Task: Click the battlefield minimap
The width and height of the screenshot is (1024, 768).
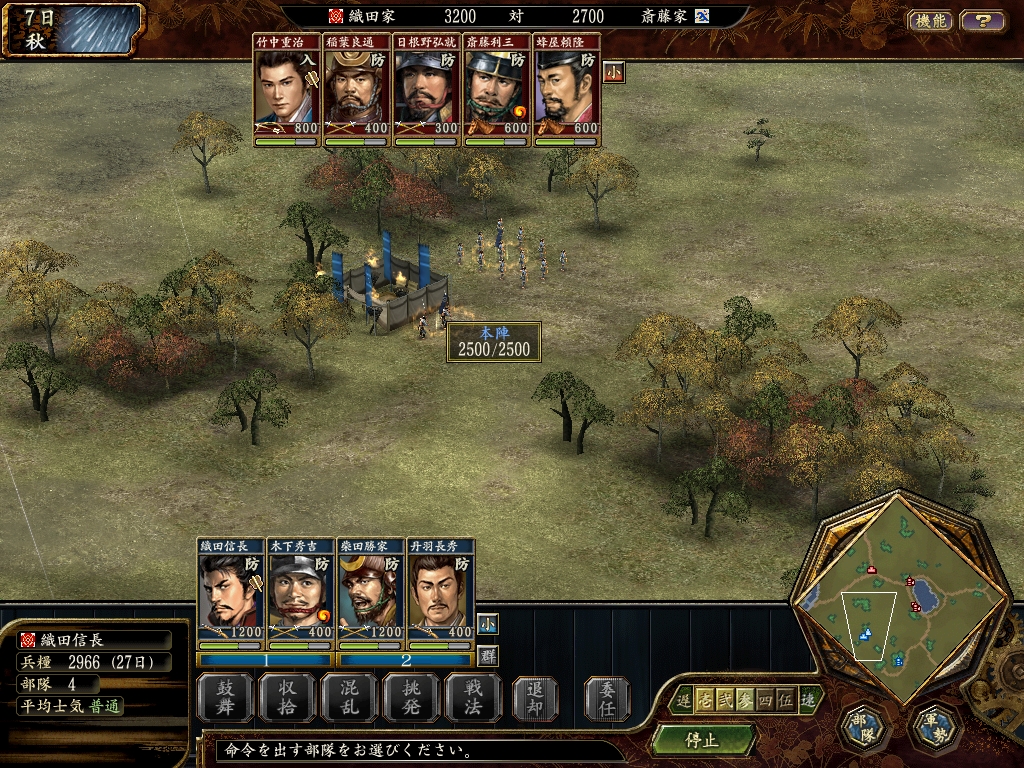Action: [x=900, y=600]
